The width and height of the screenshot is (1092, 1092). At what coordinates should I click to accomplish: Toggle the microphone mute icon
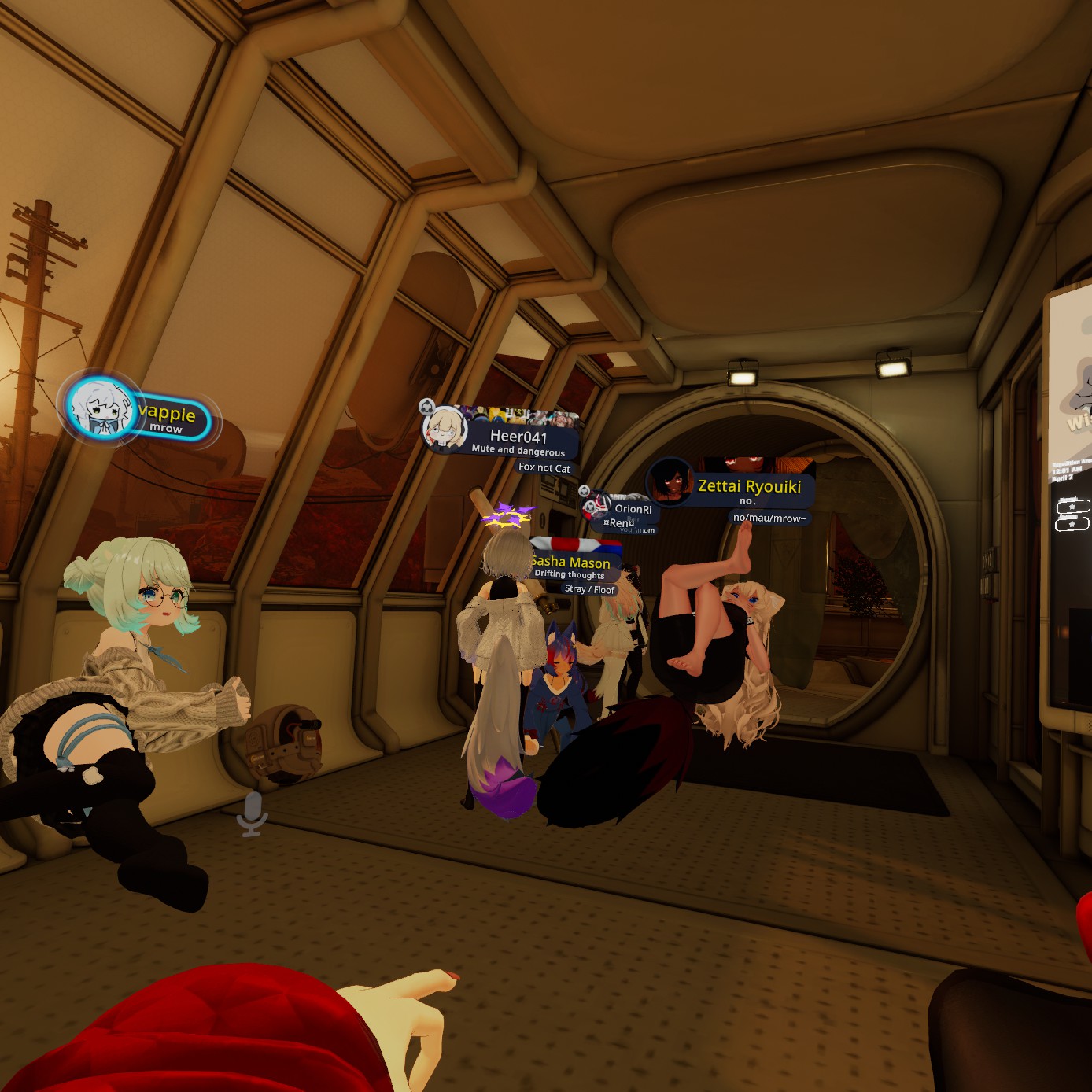(x=253, y=813)
